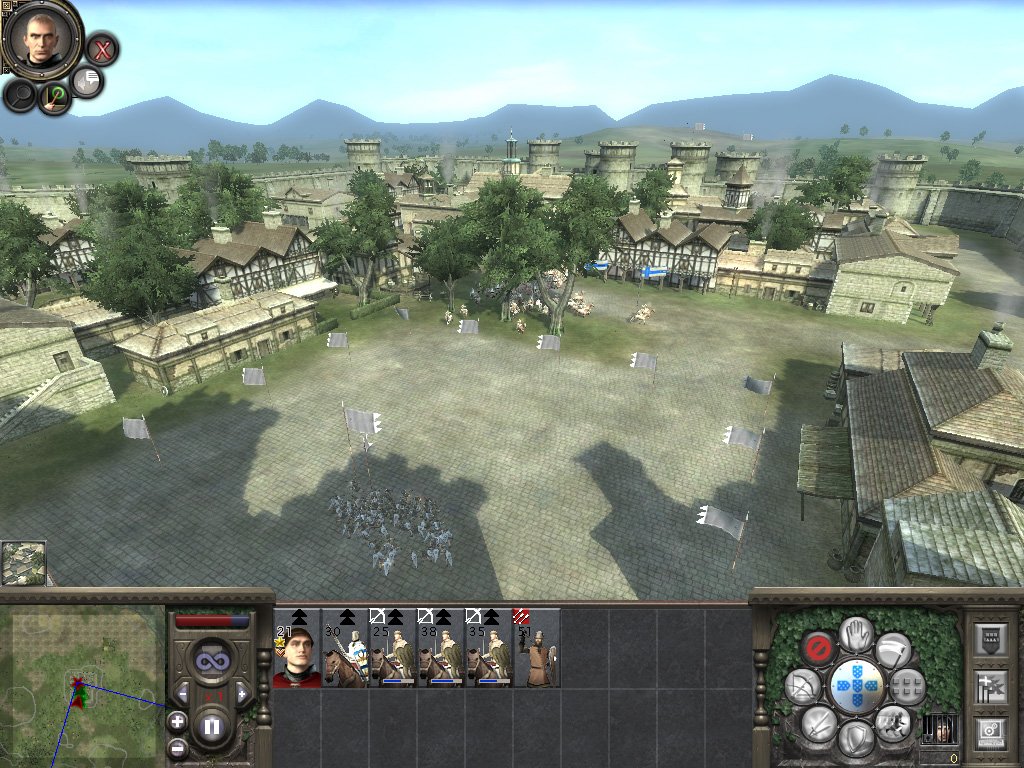This screenshot has width=1024, height=768.
Task: Click the advisor magnifying glass button
Action: 20,95
